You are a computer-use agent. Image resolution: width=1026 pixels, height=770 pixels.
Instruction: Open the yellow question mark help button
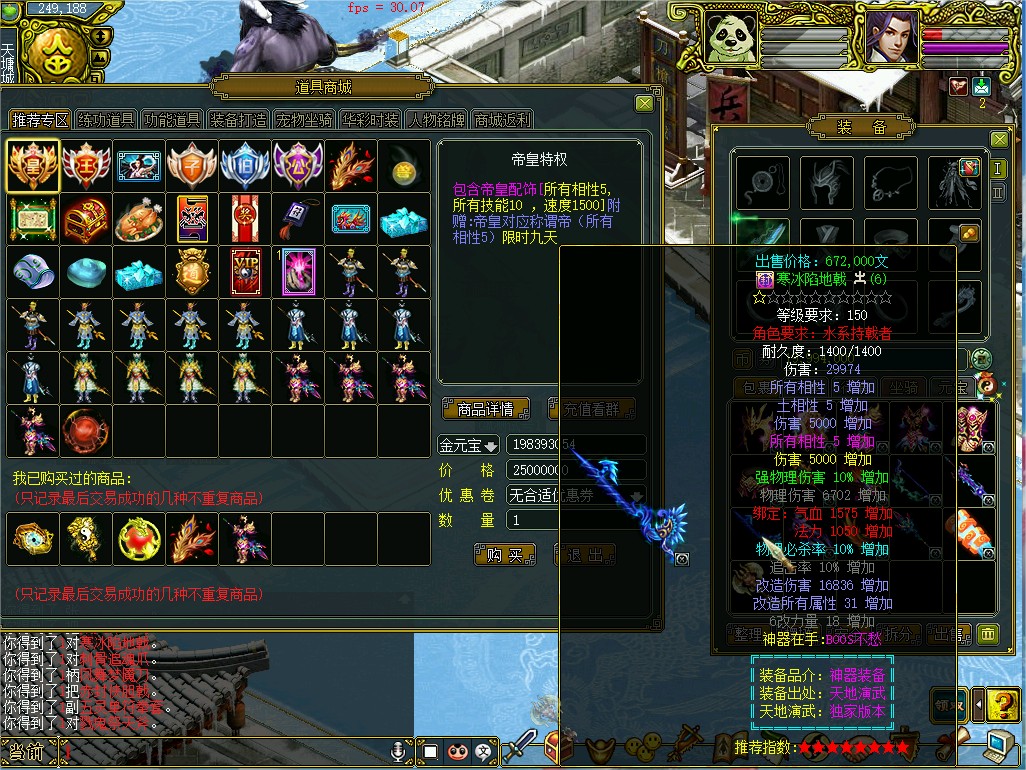pos(1002,704)
